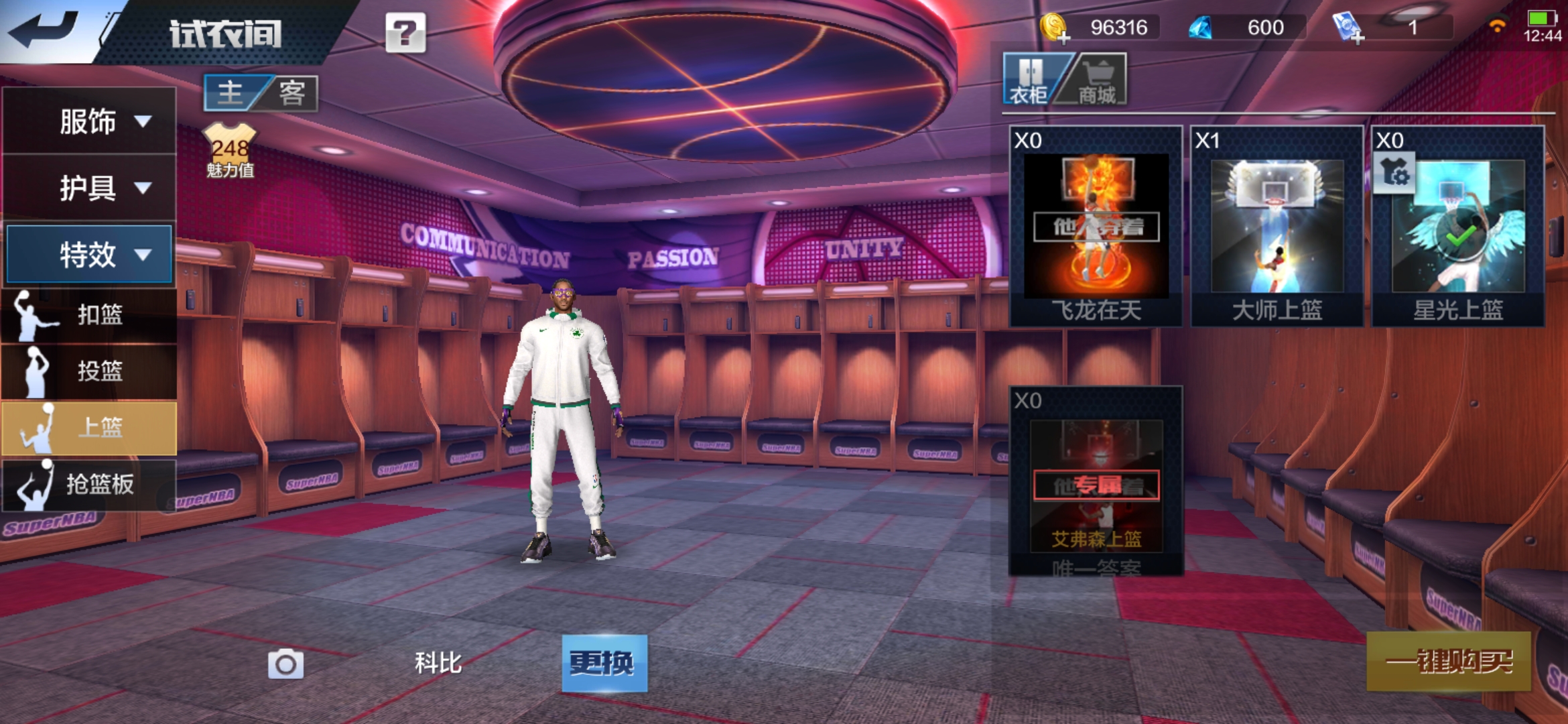Switch to the away jersey tab 客
The height and width of the screenshot is (724, 1568).
(x=291, y=93)
